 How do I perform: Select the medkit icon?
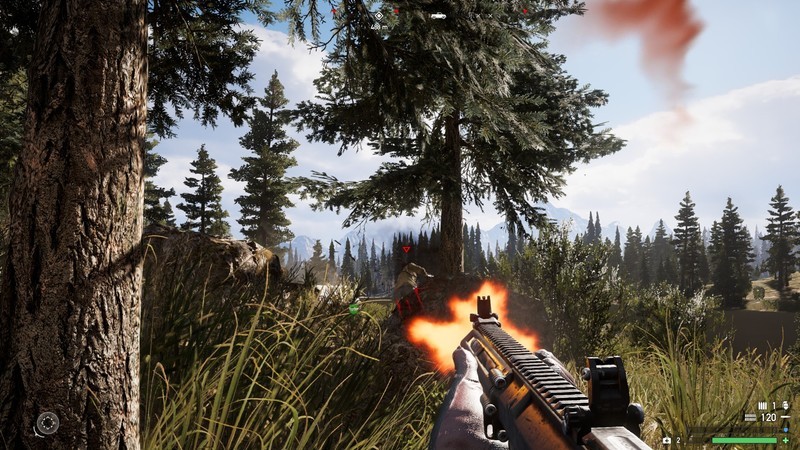tap(667, 440)
